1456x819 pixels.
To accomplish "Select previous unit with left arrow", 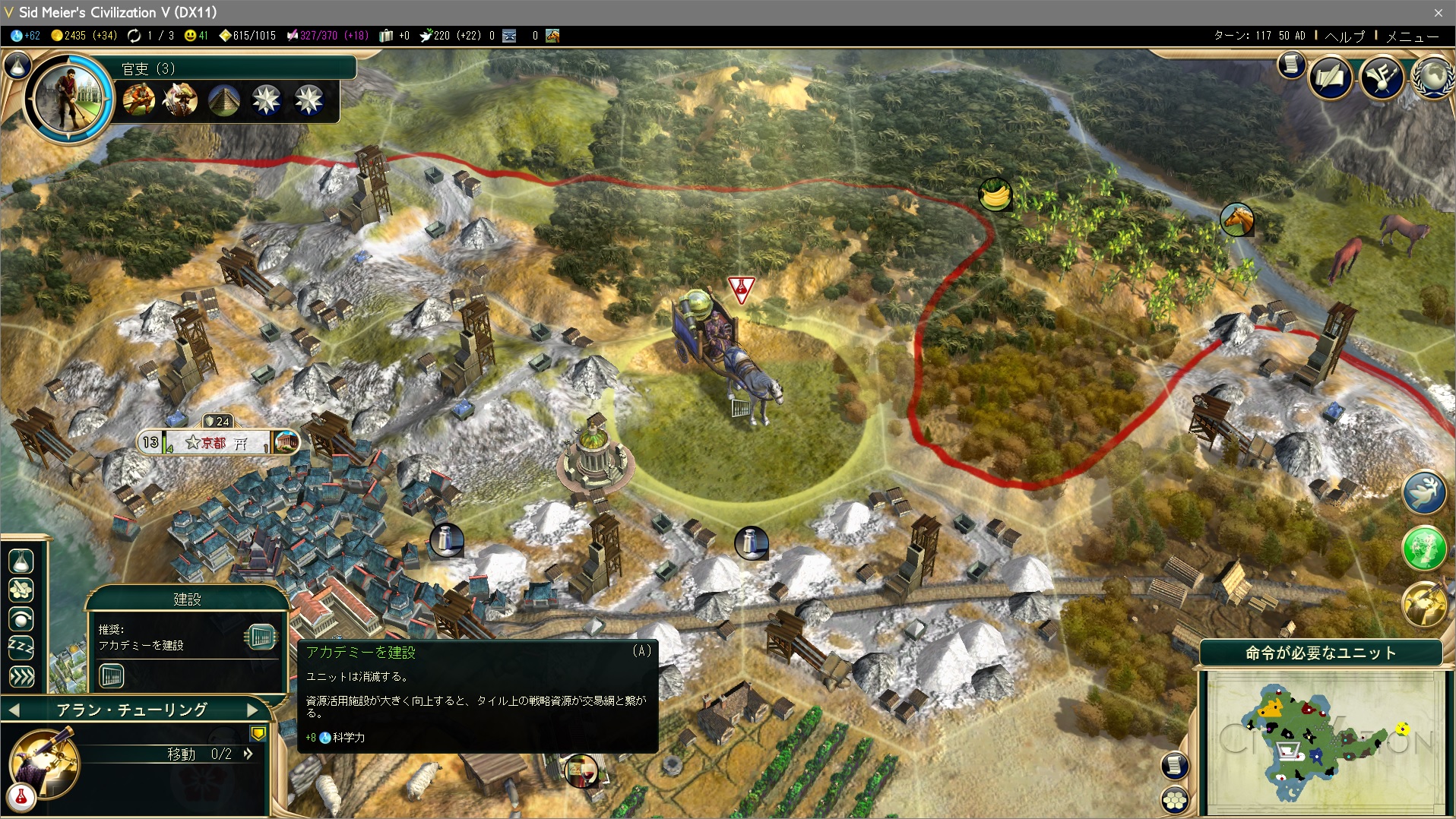I will tap(14, 710).
